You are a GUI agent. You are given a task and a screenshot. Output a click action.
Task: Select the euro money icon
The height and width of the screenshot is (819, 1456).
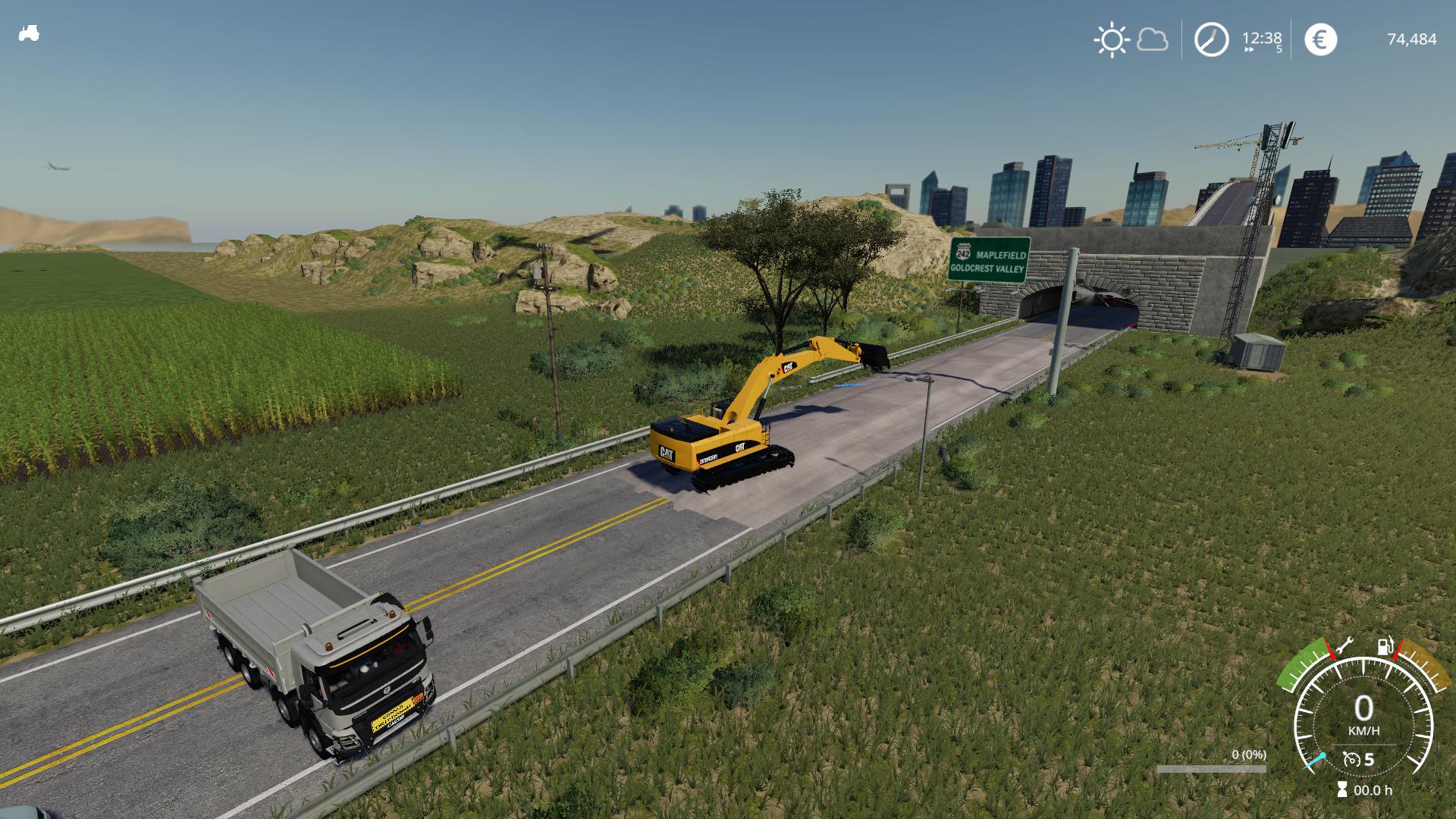(x=1320, y=39)
